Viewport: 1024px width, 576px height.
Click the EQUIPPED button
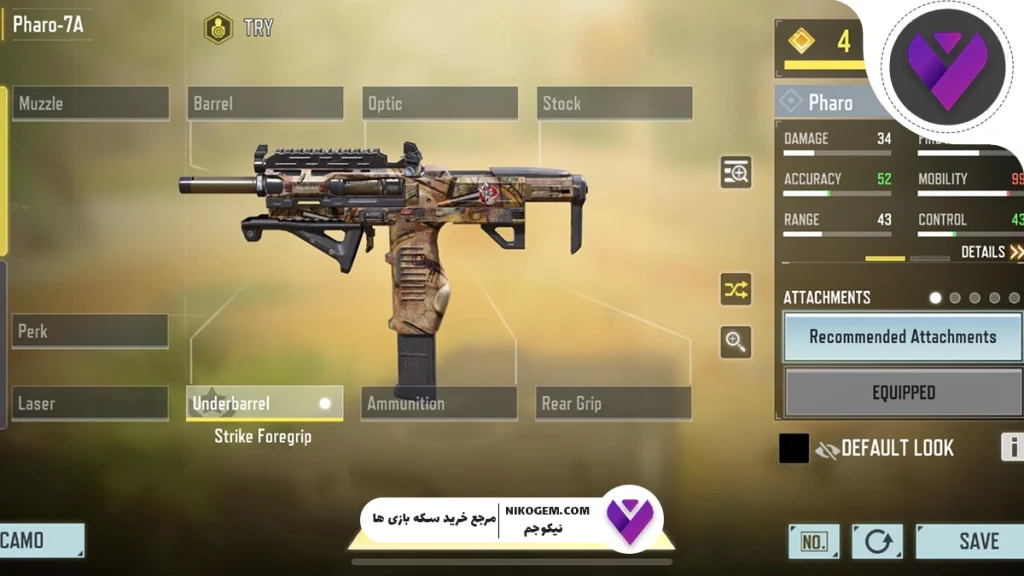[902, 393]
